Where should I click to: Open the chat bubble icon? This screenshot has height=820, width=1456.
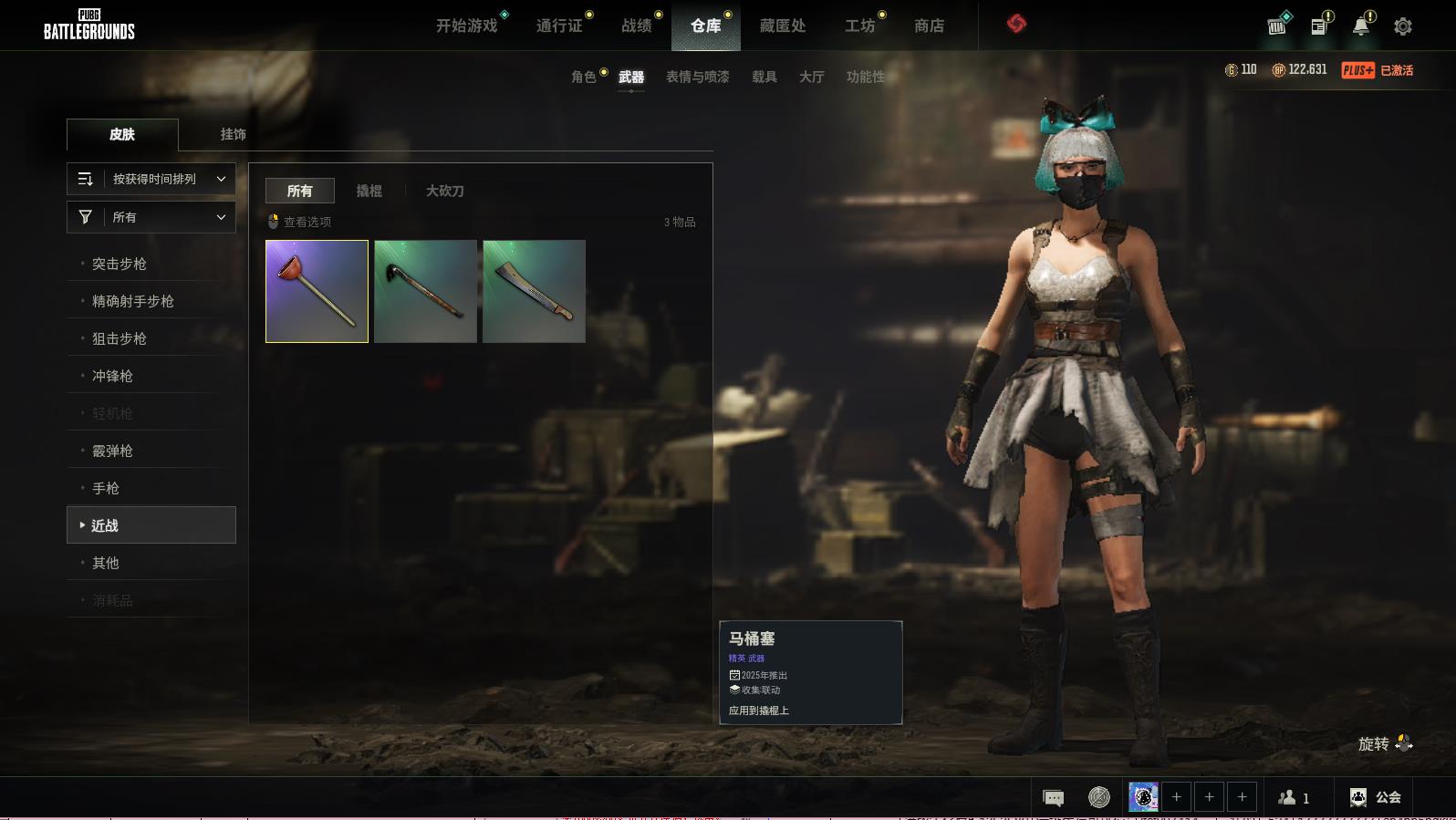(x=1053, y=798)
